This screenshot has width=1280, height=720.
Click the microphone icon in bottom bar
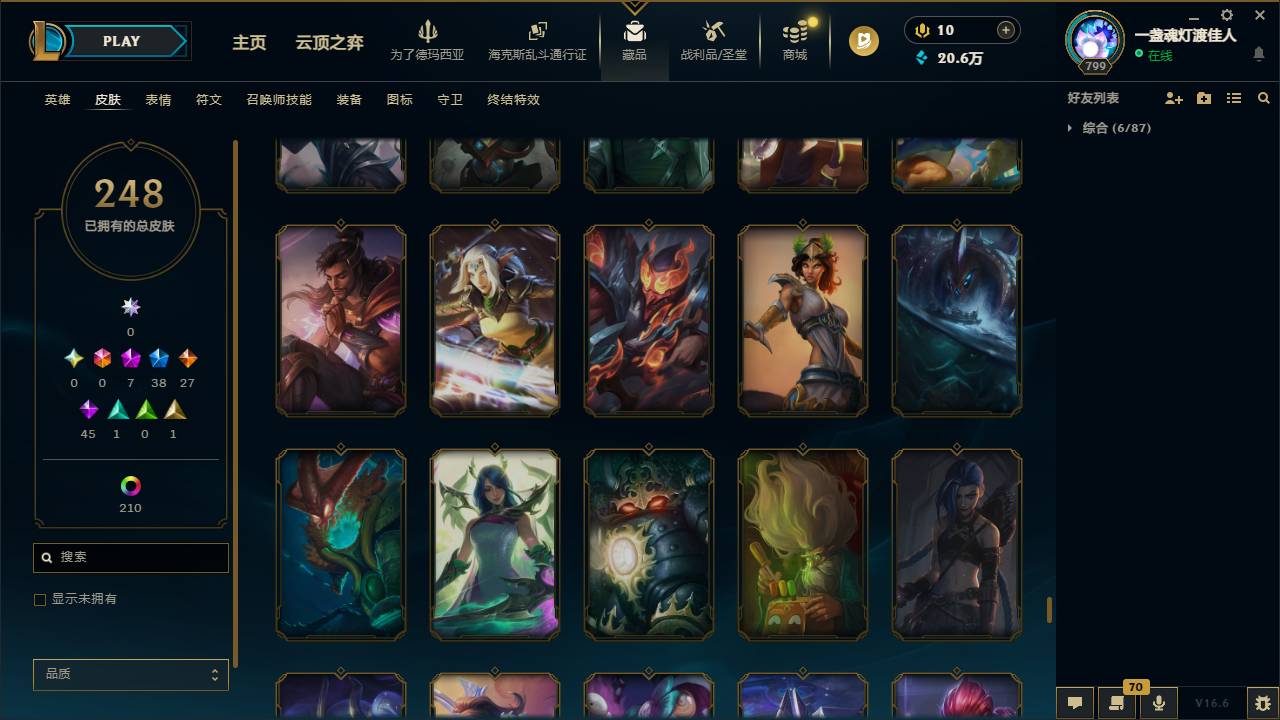(1158, 702)
